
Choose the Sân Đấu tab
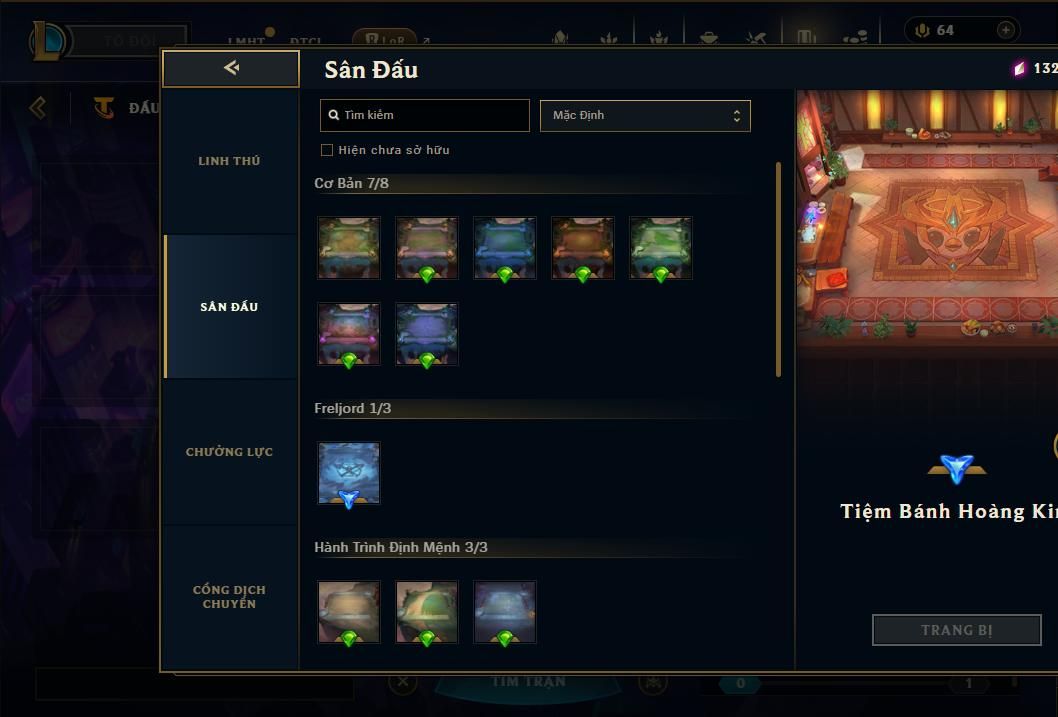[229, 307]
